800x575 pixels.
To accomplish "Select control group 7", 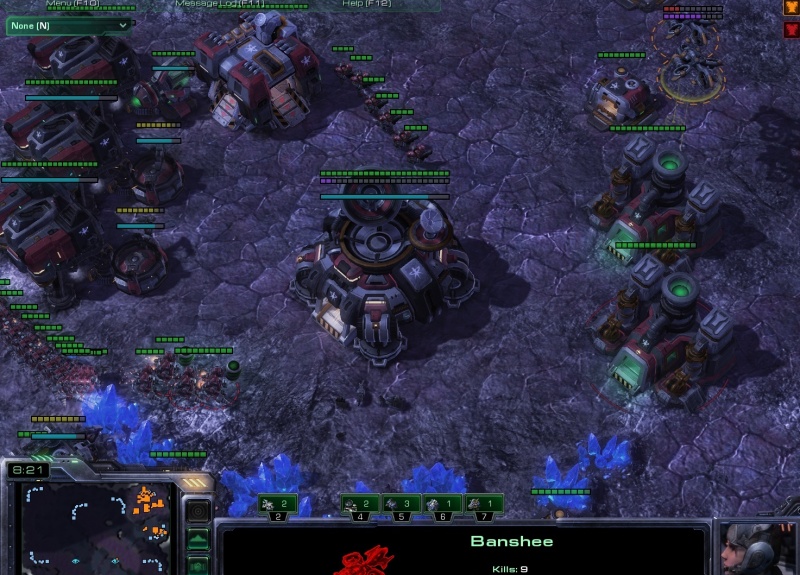I will [x=482, y=505].
